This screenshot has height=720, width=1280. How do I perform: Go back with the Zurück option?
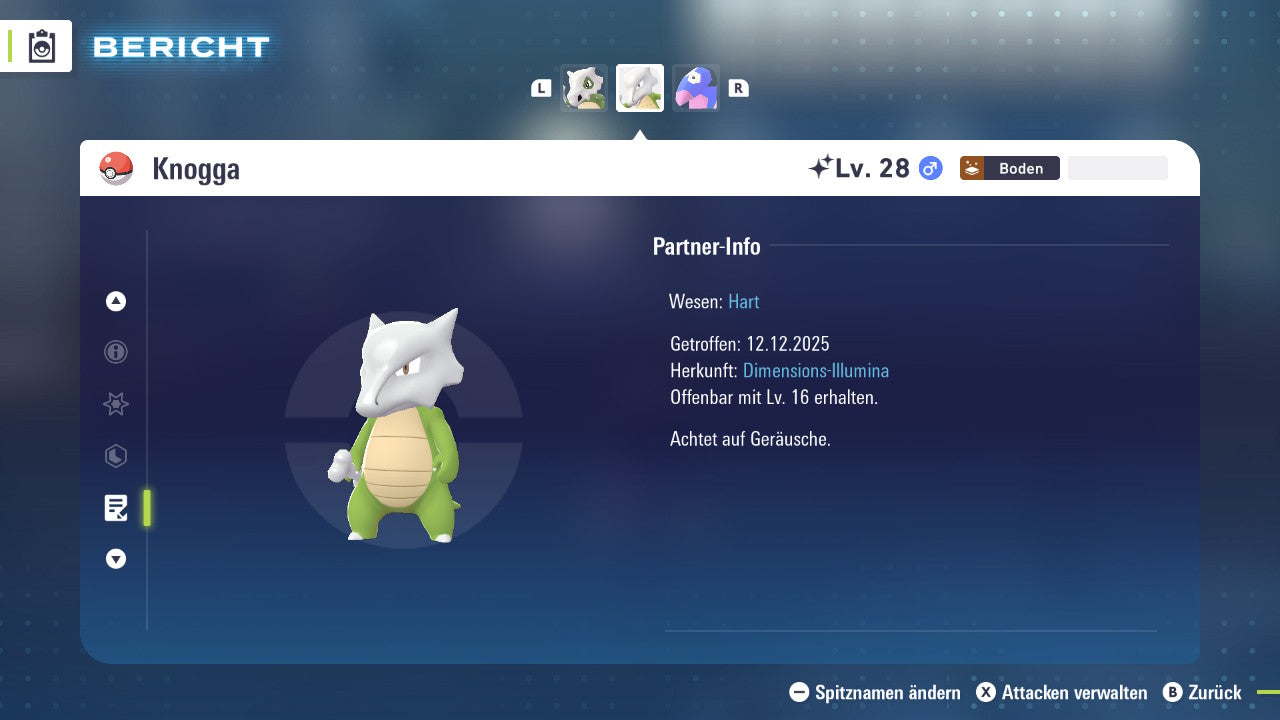click(x=1202, y=692)
